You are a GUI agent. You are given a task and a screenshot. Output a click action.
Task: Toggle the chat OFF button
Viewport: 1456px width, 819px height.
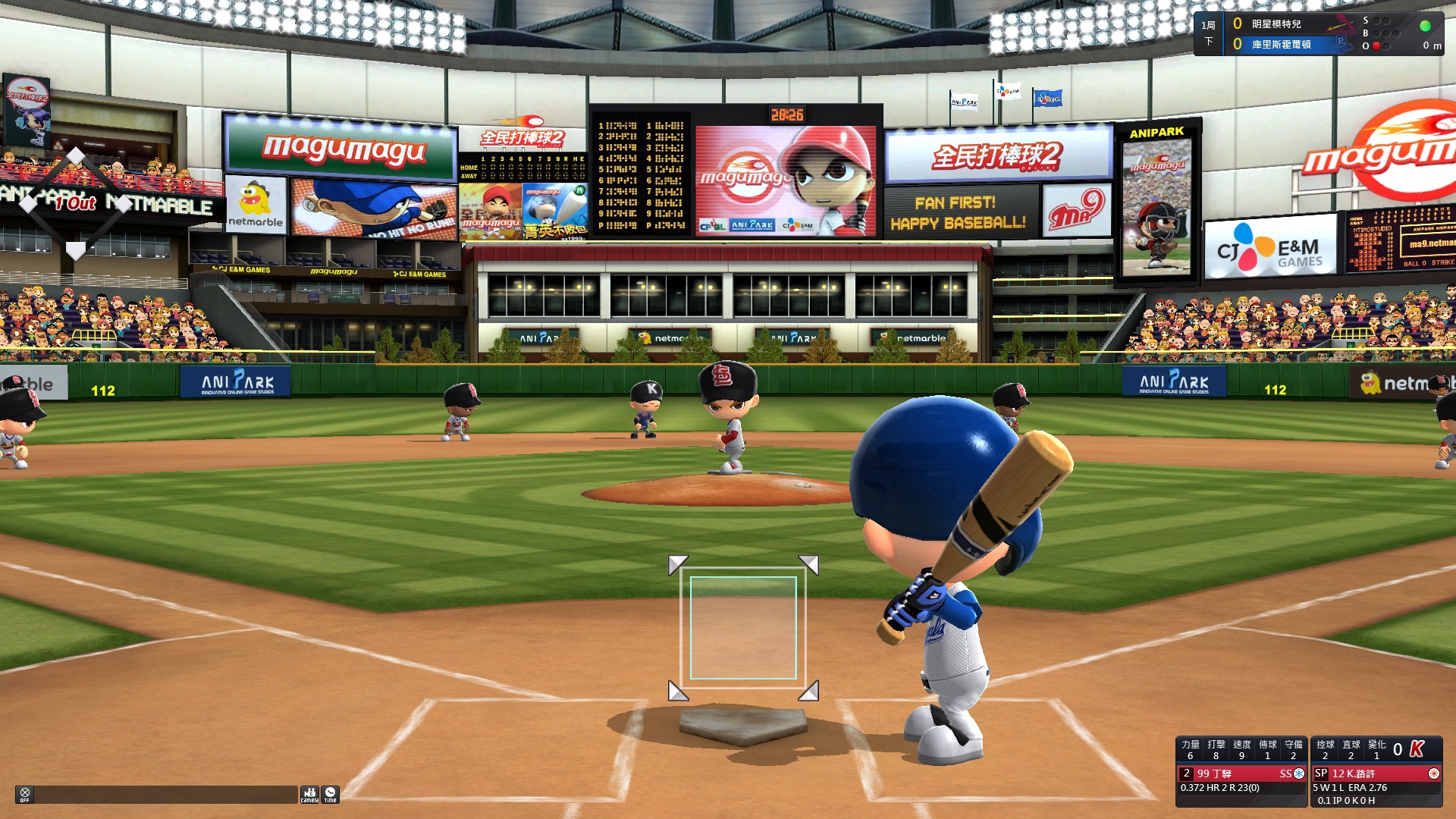(x=24, y=794)
